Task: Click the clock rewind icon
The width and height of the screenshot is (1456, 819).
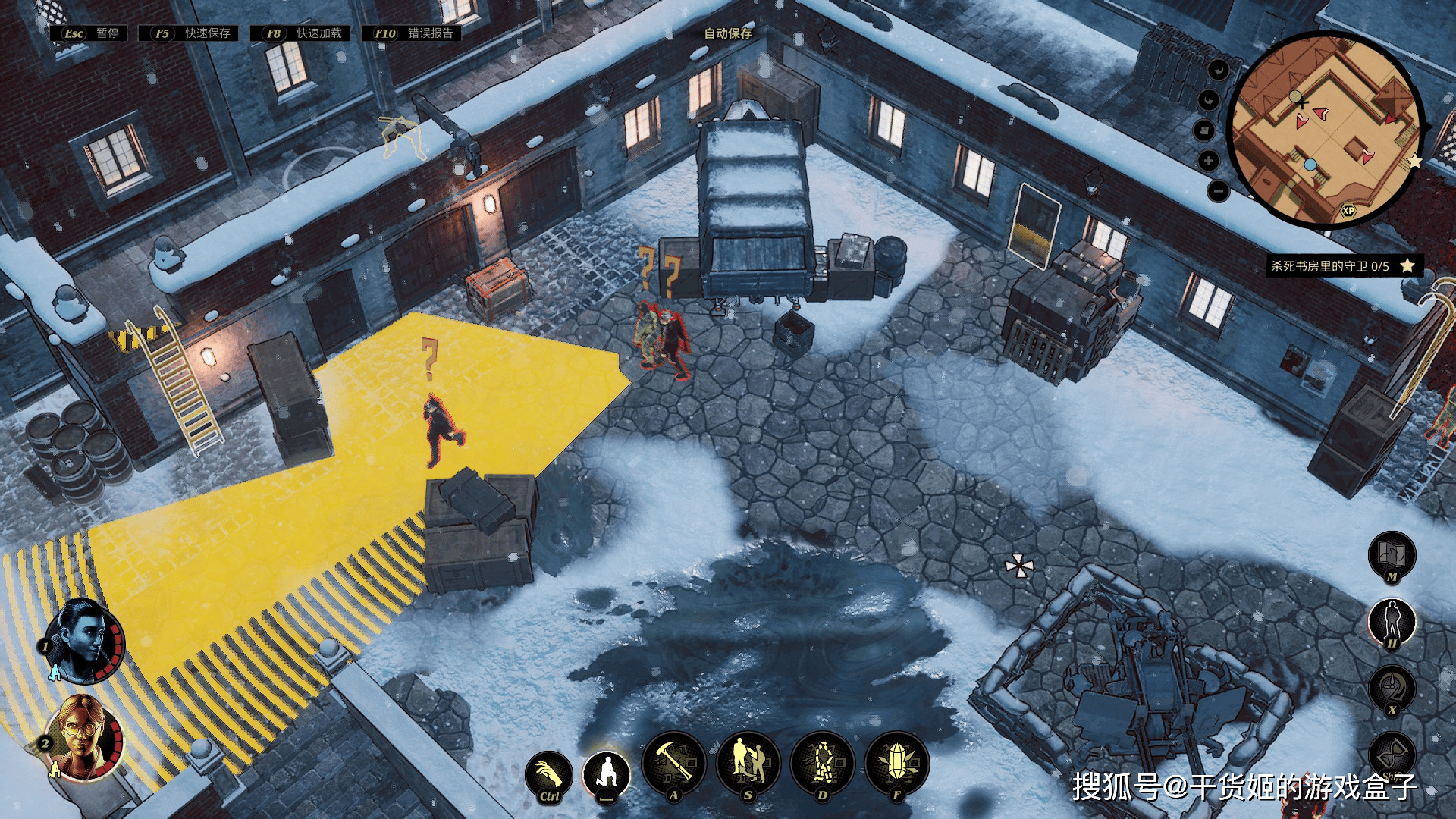Action: point(1392,689)
